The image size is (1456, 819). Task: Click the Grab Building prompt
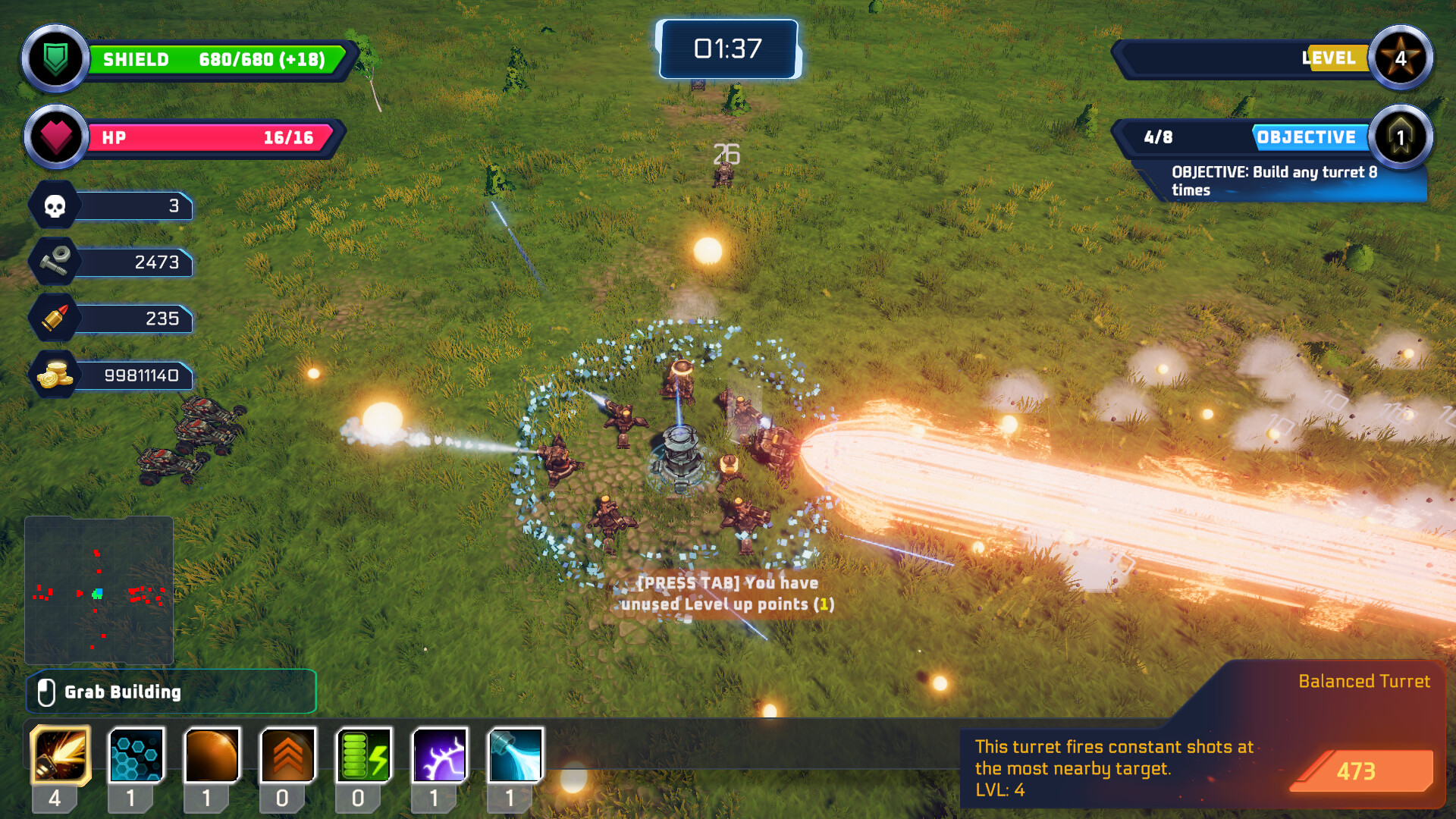point(124,692)
